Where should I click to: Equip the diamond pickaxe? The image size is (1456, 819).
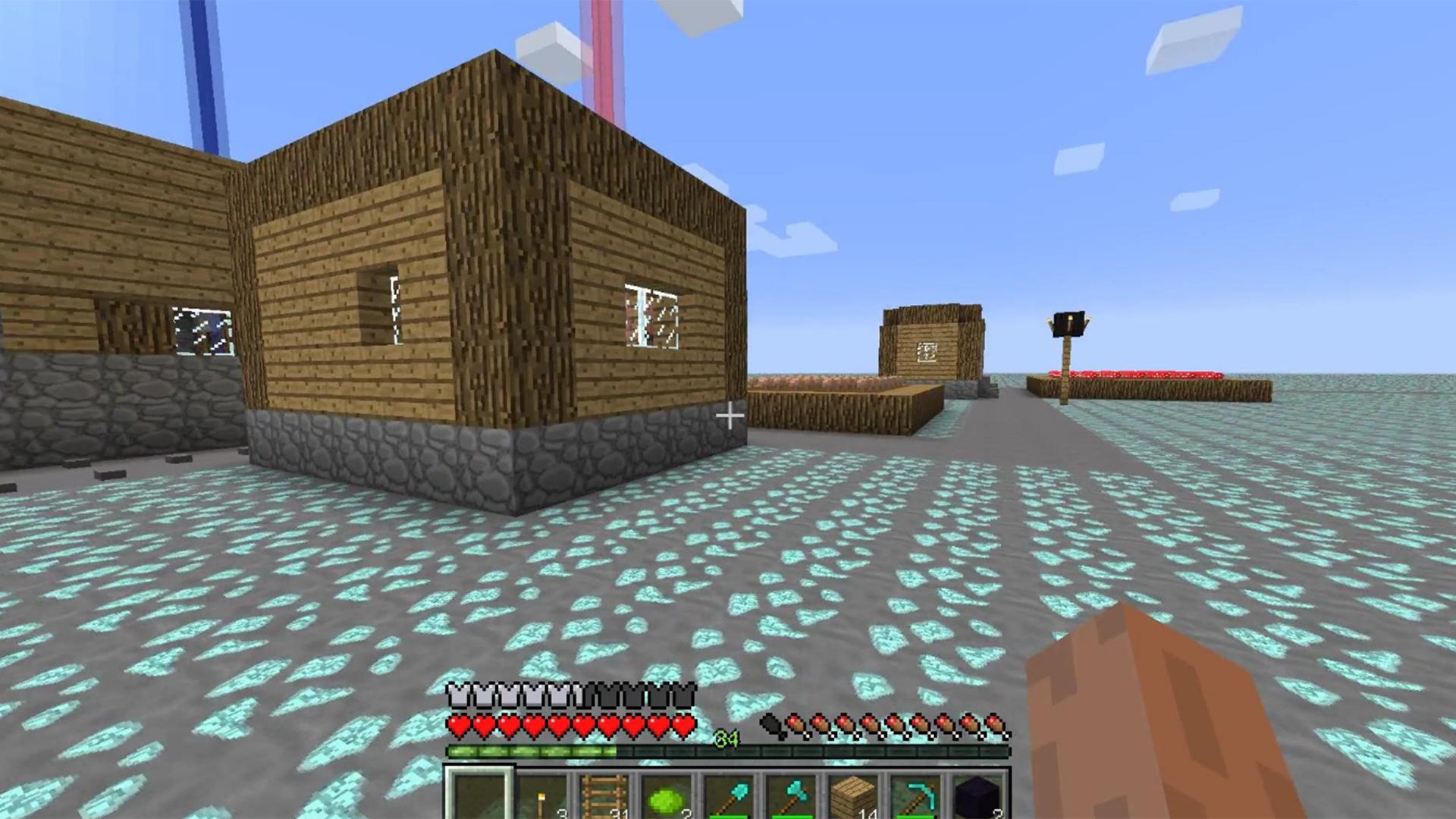[x=915, y=796]
